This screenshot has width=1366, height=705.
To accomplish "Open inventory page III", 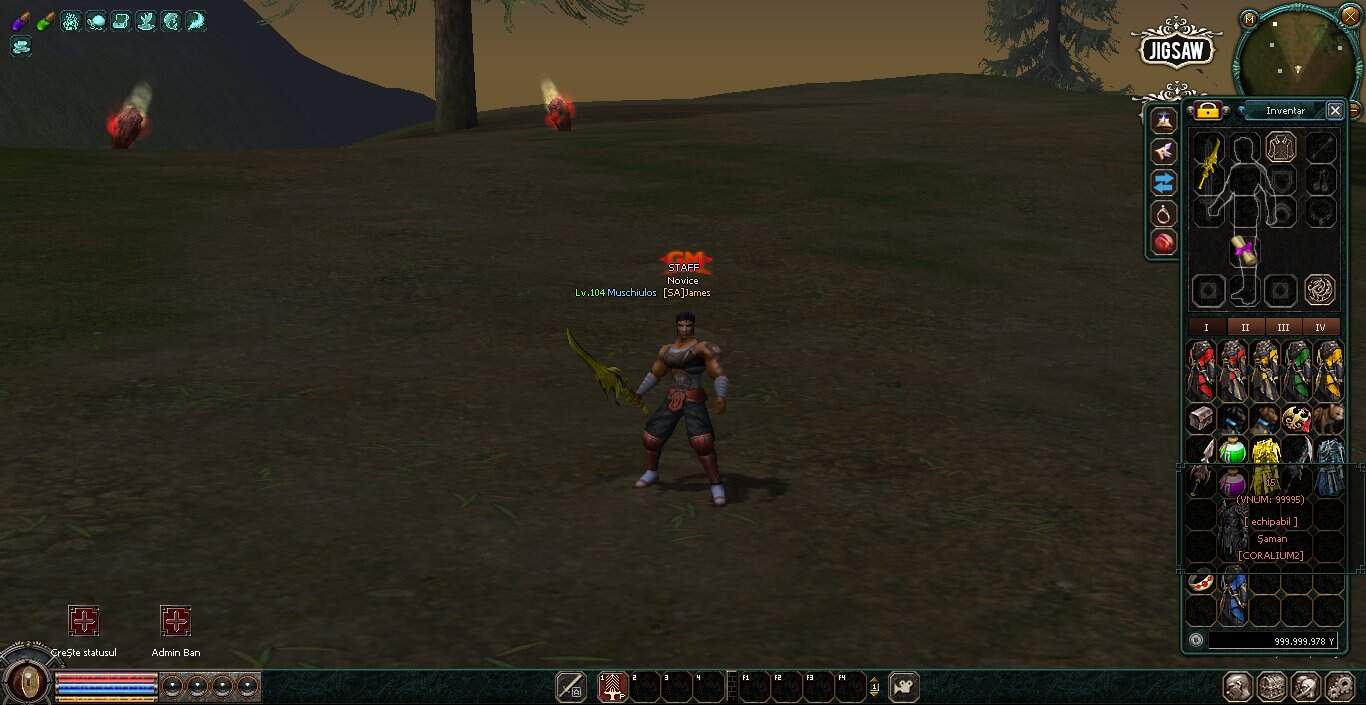I will (1283, 327).
